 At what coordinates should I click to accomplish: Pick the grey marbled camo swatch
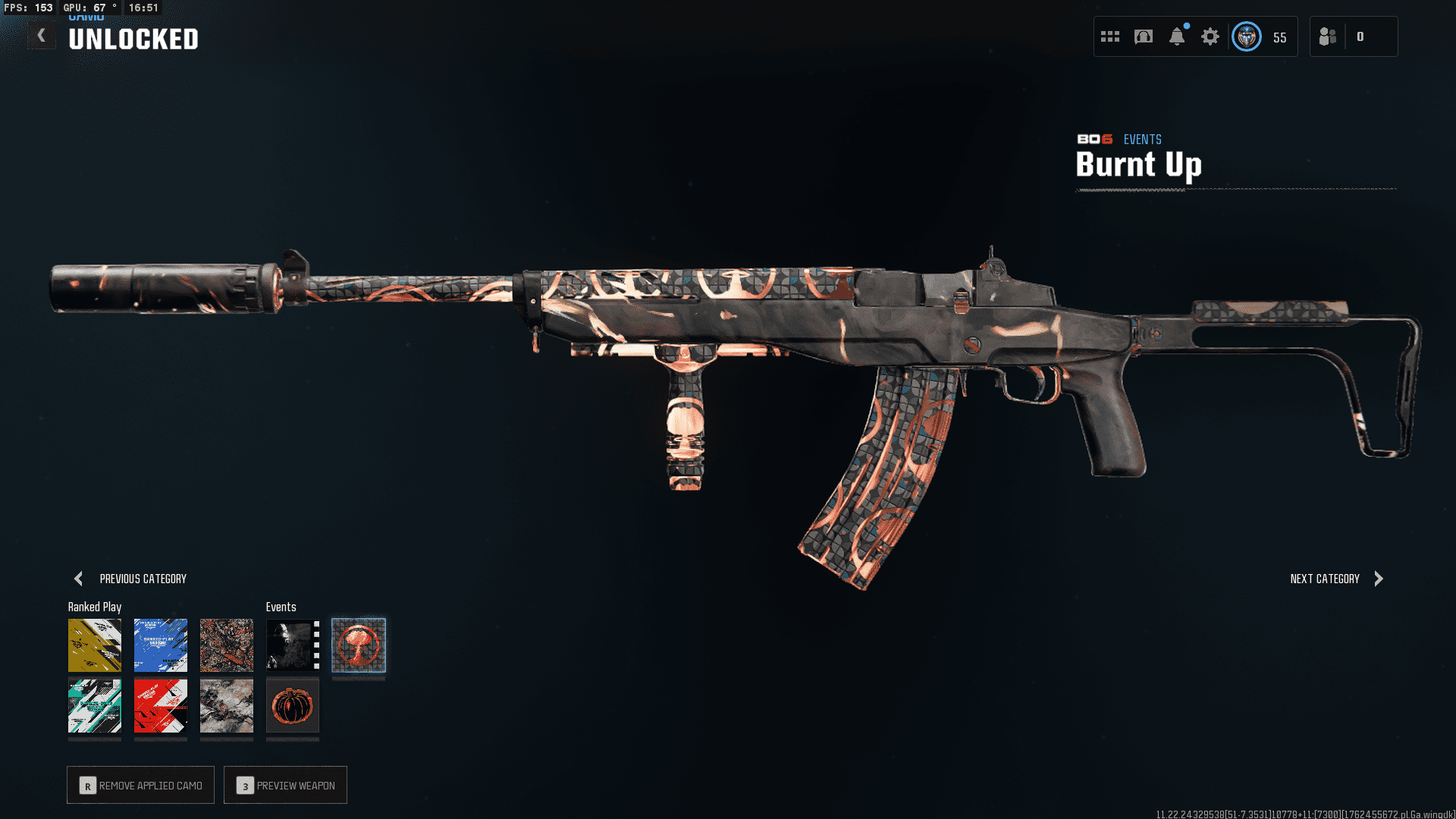coord(227,706)
